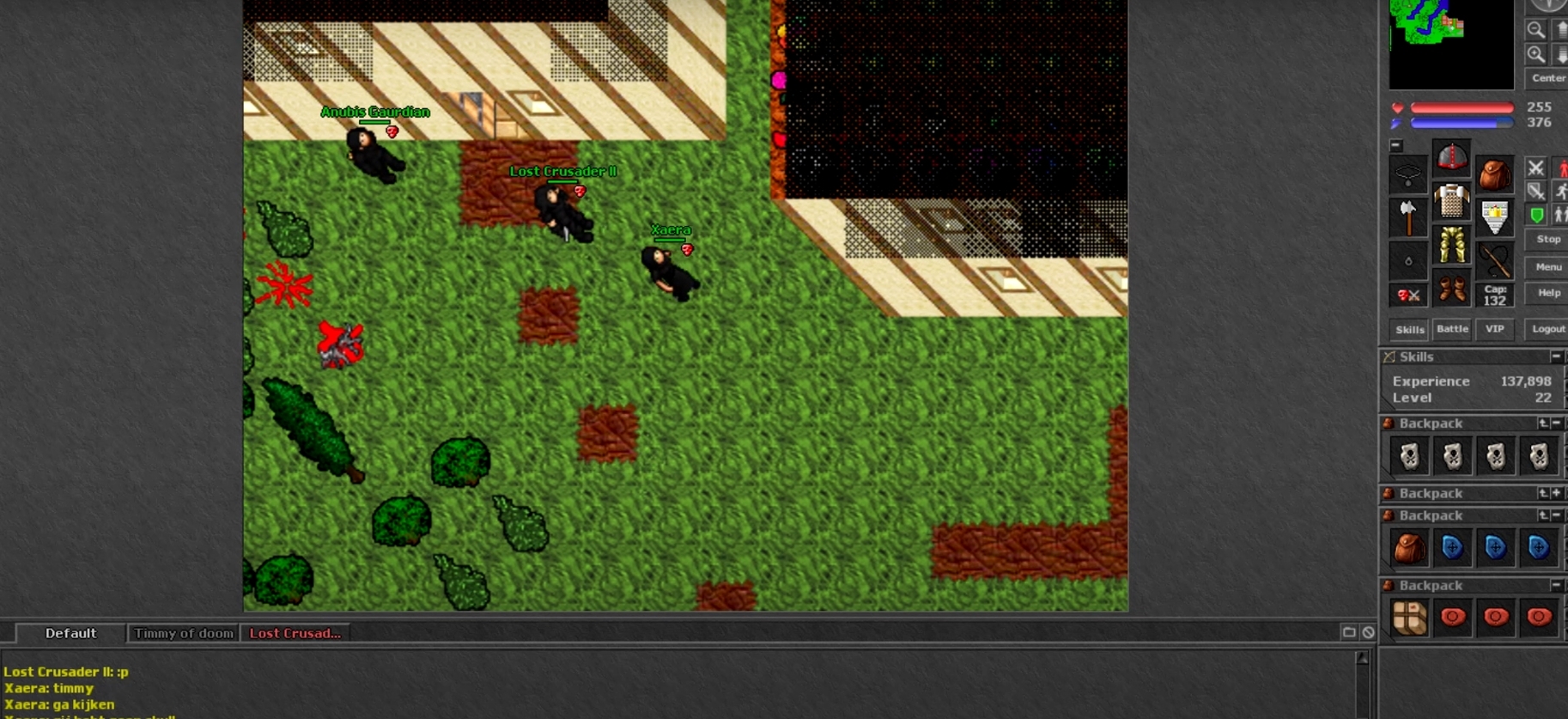
Task: Enable chase opponent stance
Action: tap(1563, 190)
